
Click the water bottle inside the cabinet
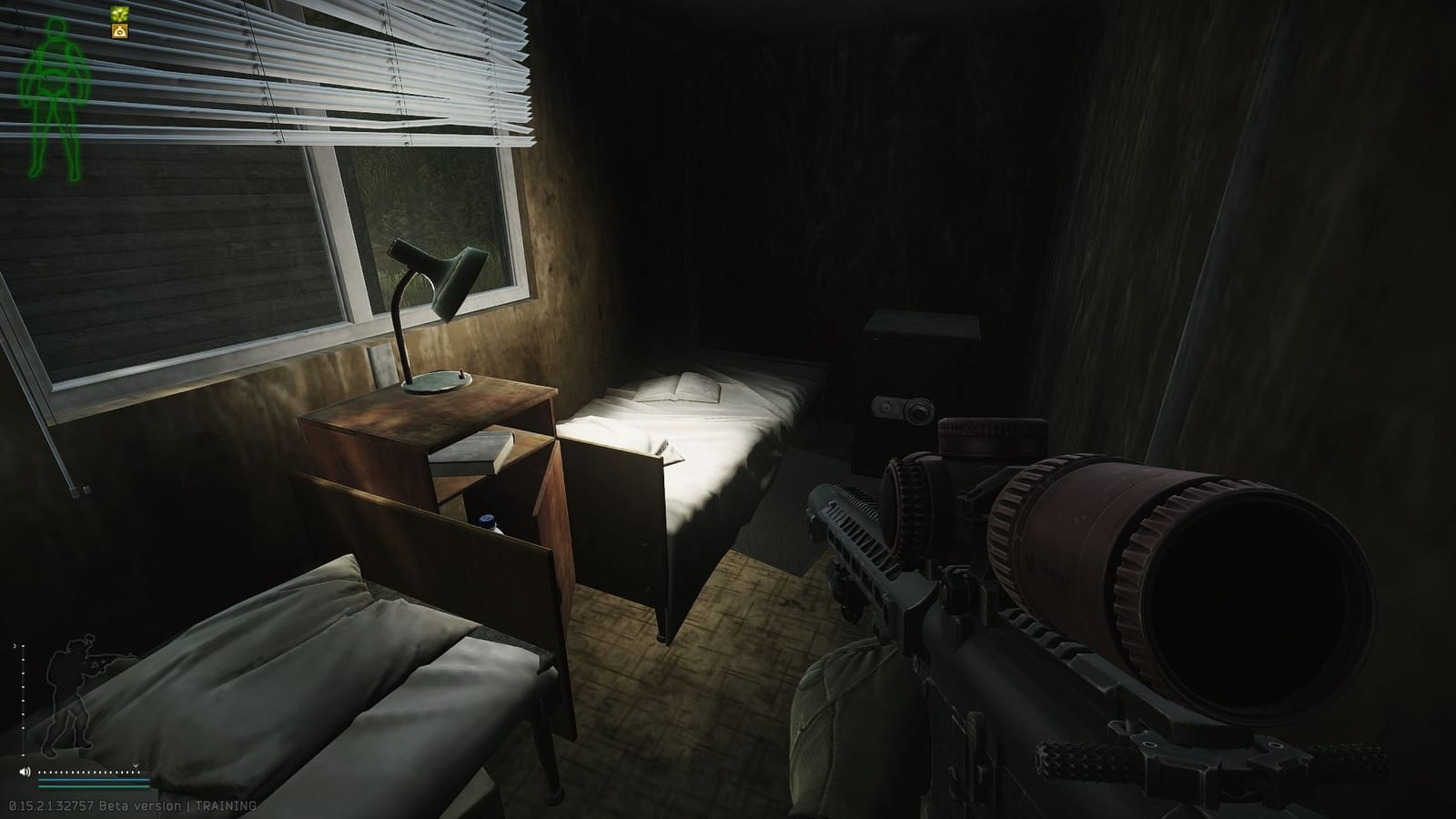pyautogui.click(x=487, y=519)
